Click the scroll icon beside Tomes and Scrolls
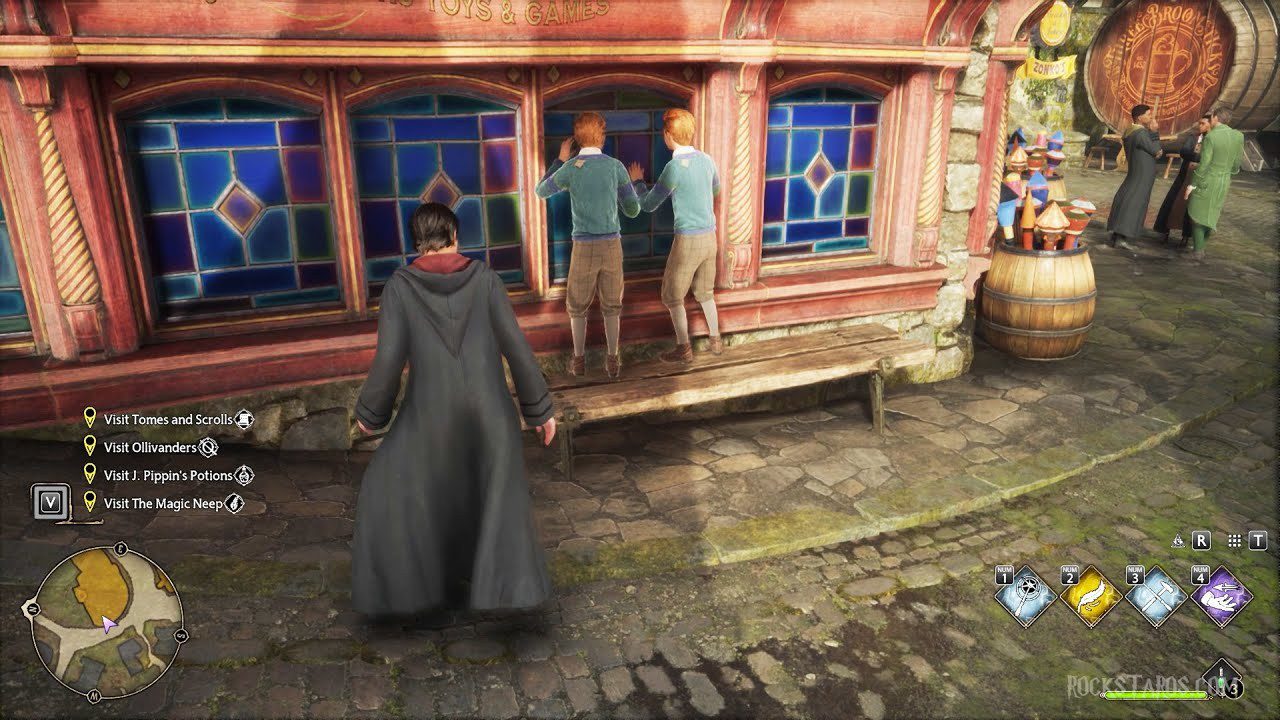1280x720 pixels. point(244,418)
